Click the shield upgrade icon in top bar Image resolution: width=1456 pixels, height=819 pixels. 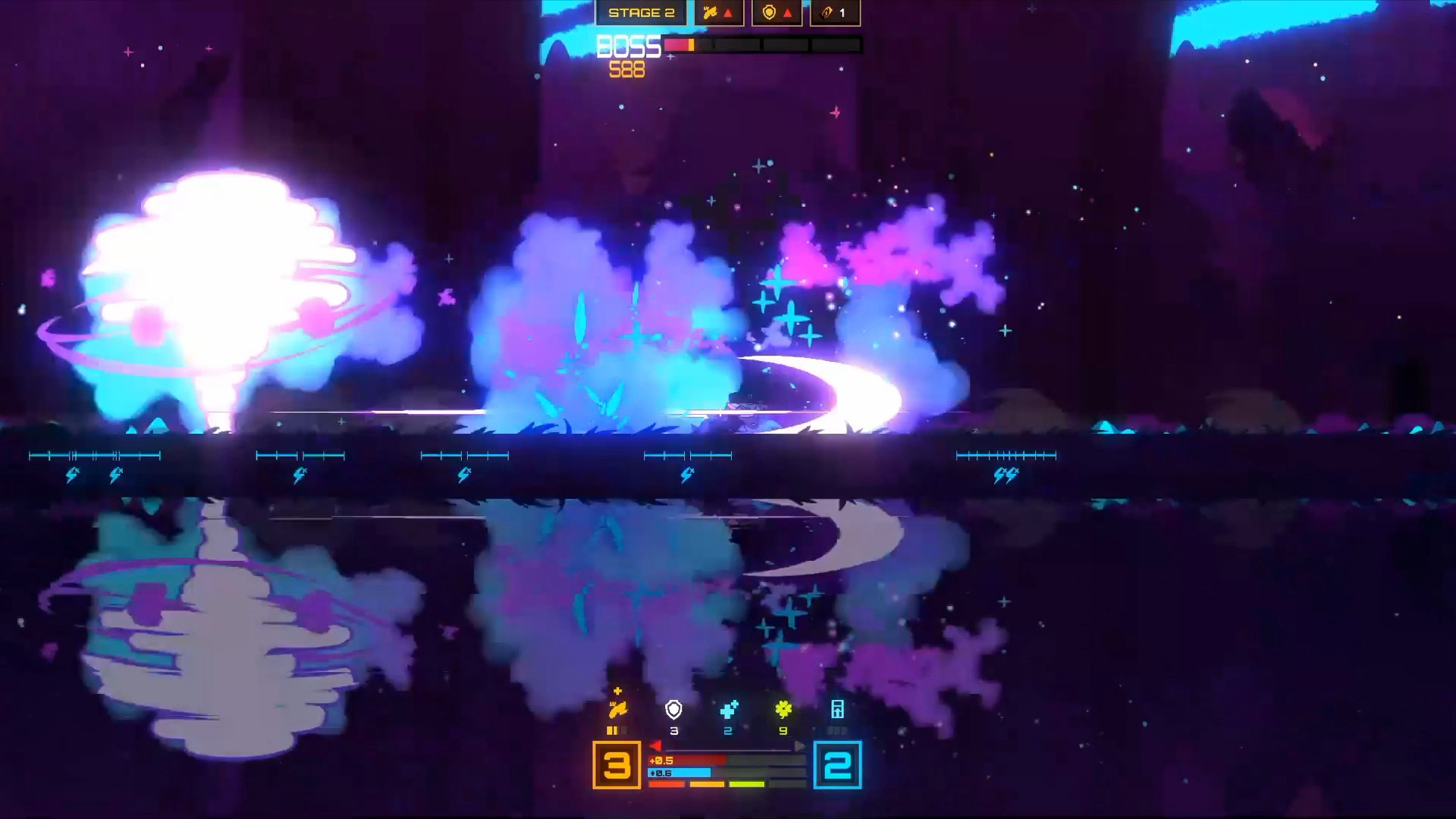769,13
